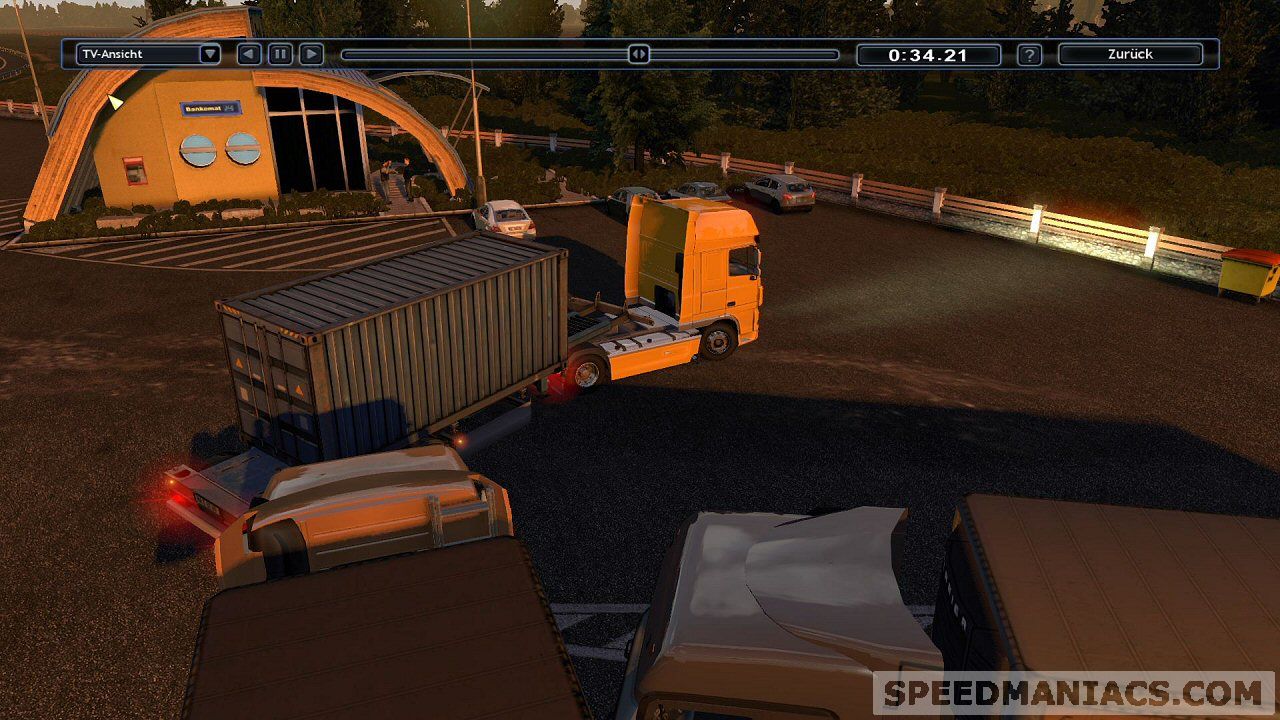The width and height of the screenshot is (1280, 720).
Task: Open help with the question mark button
Action: tap(1029, 55)
